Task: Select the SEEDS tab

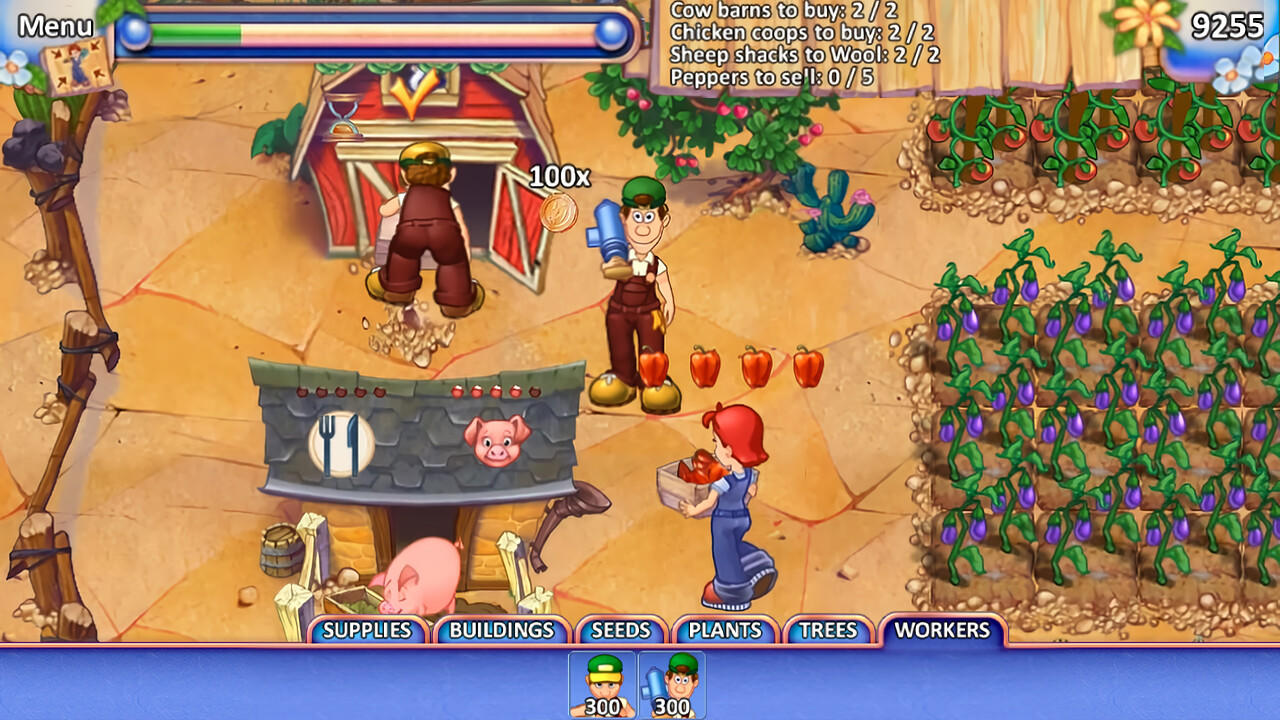Action: 621,631
